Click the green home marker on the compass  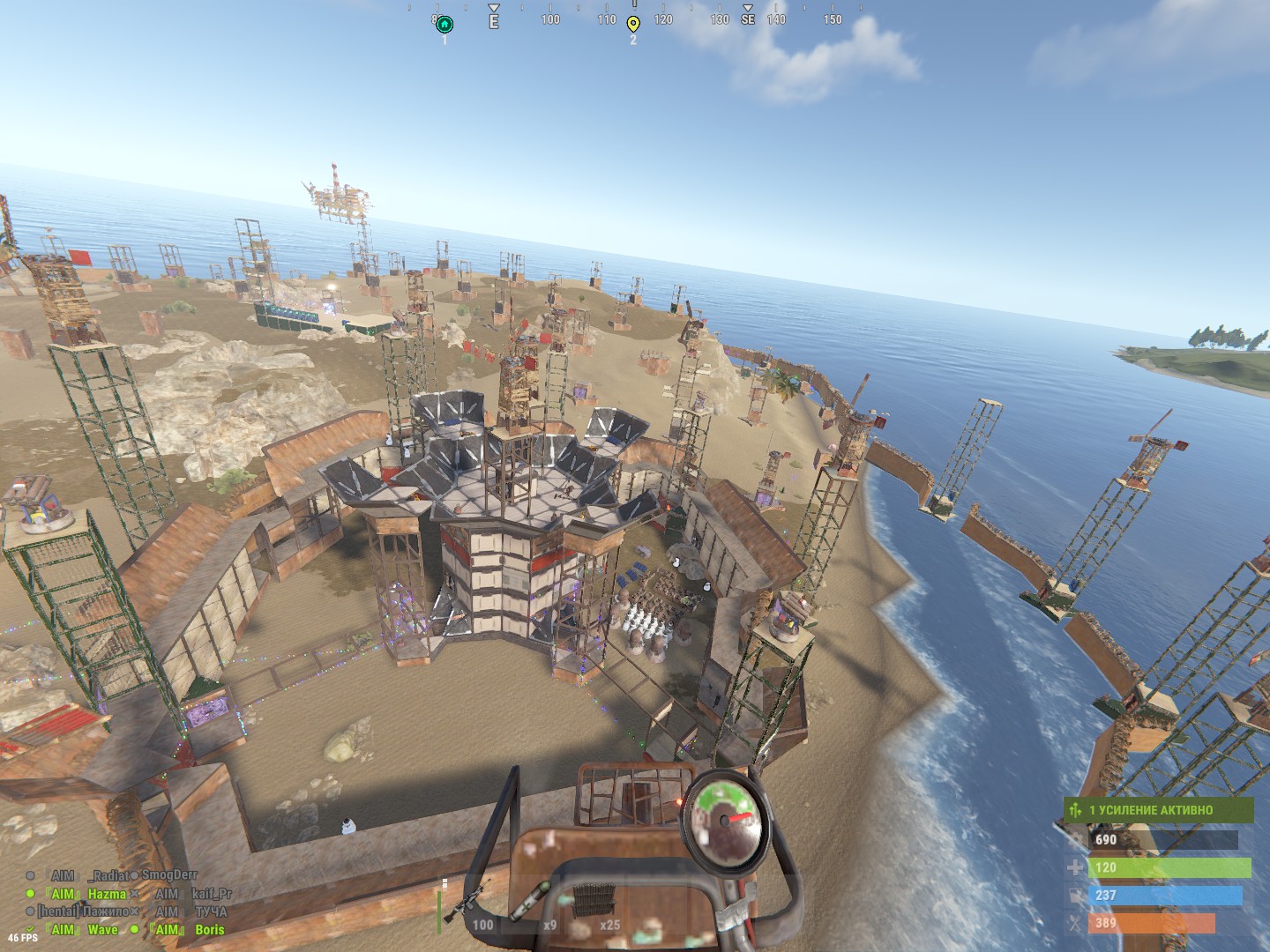[444, 24]
